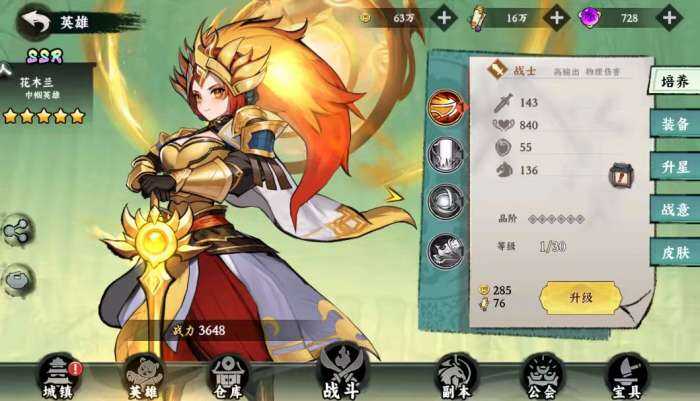Switch to the 培养 tab

click(x=675, y=82)
